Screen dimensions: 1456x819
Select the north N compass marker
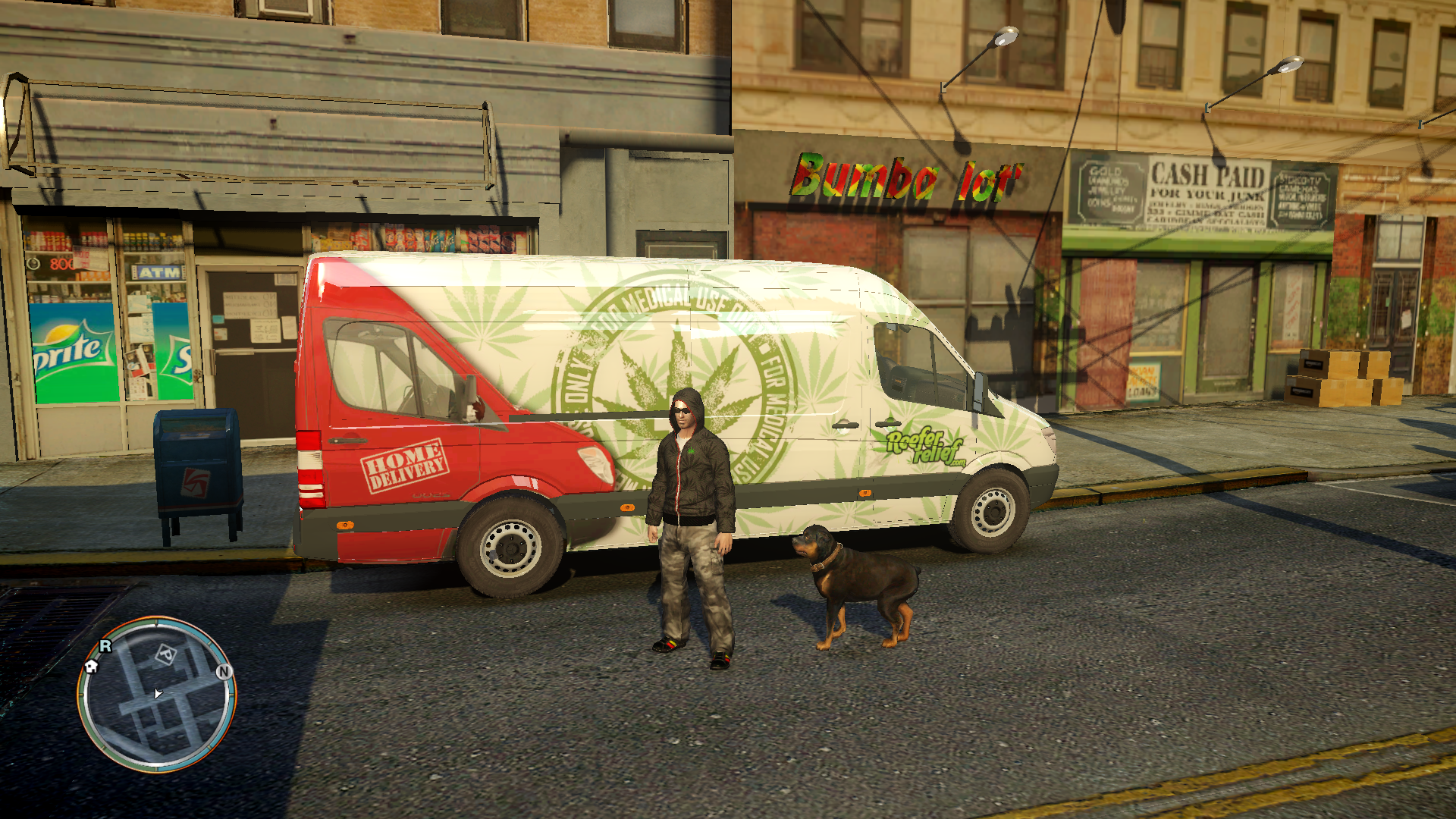pyautogui.click(x=224, y=672)
